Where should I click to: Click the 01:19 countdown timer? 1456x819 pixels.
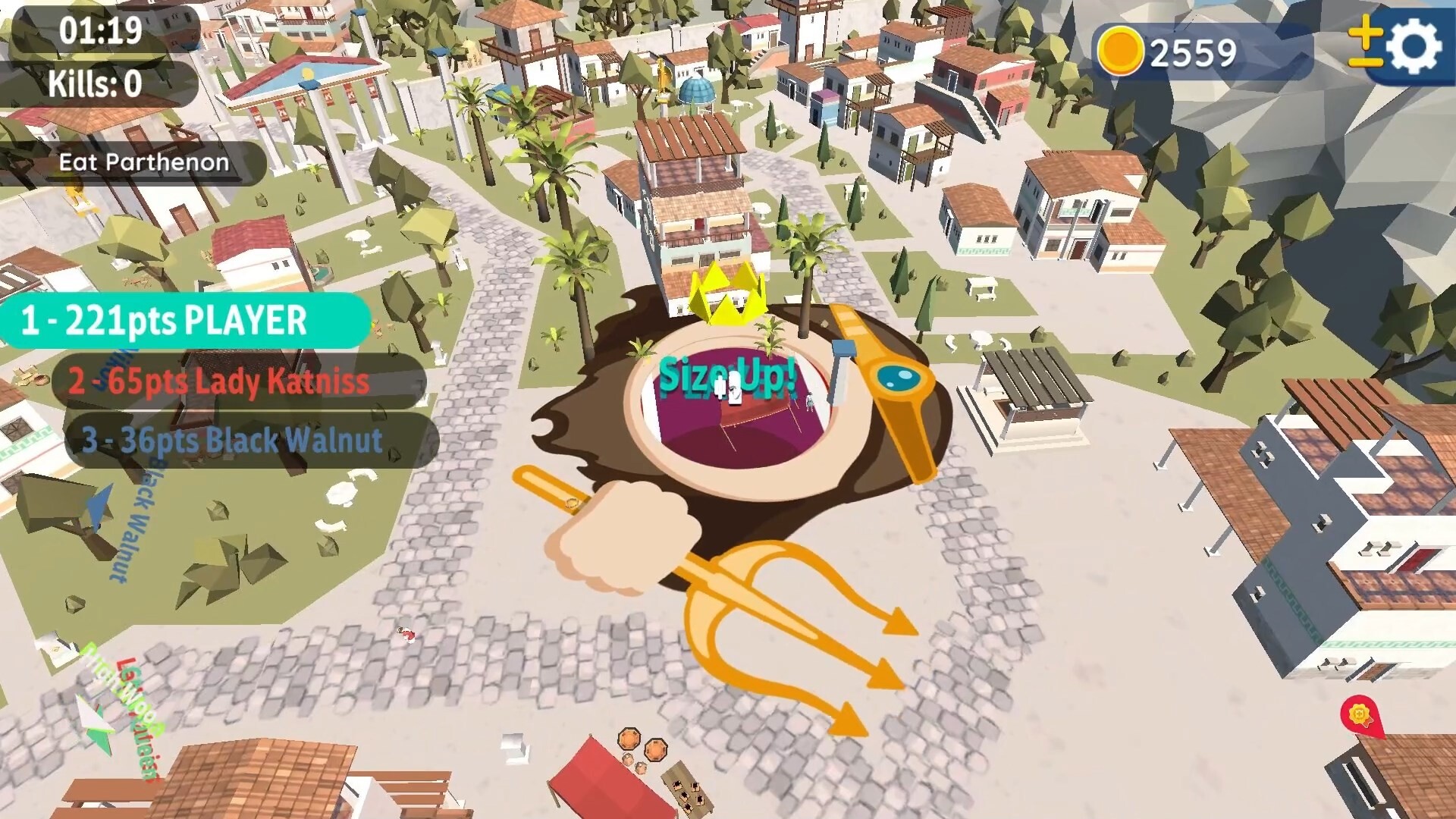click(102, 30)
